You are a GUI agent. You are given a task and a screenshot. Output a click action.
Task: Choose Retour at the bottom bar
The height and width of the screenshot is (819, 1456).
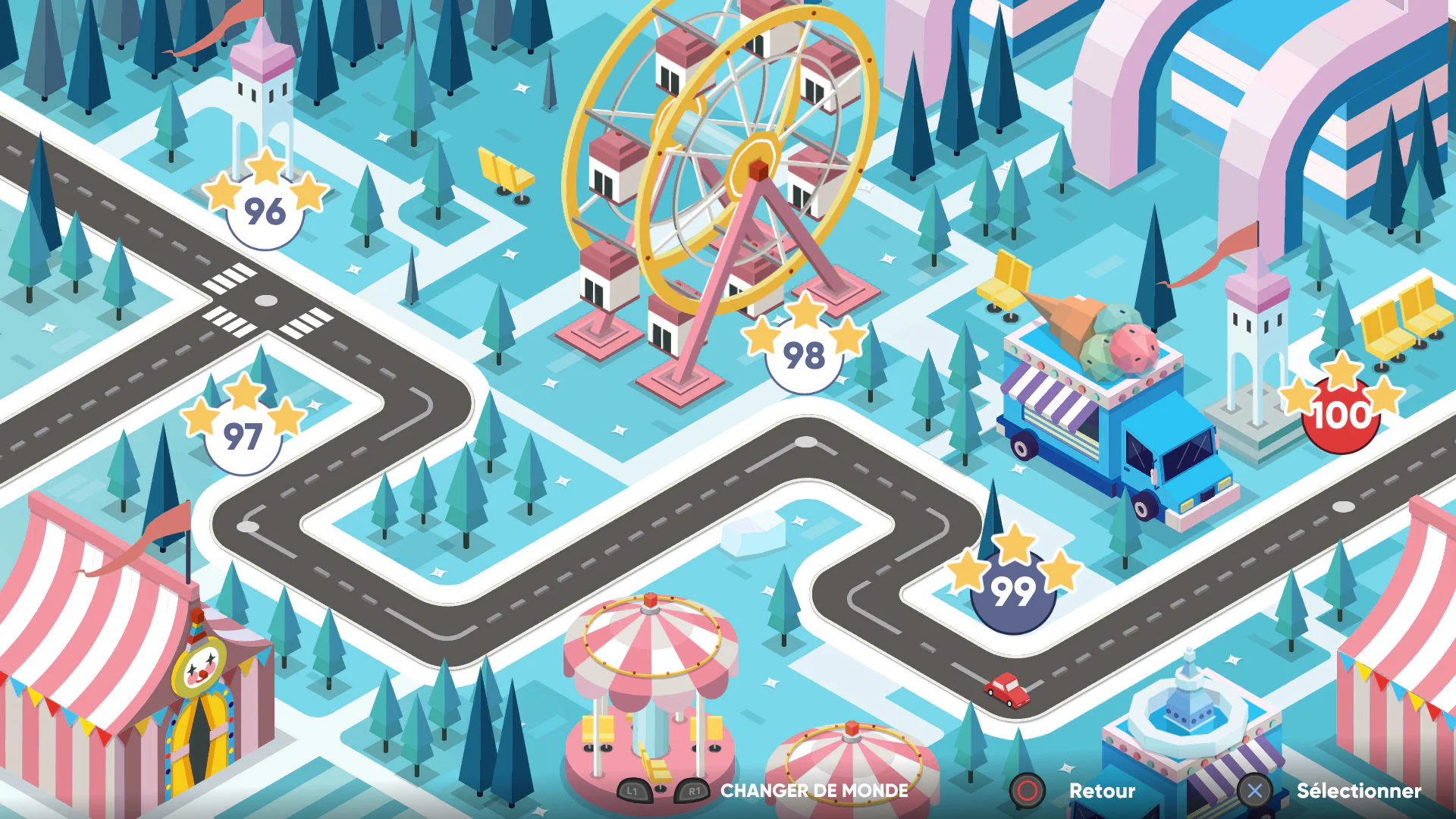(1102, 791)
